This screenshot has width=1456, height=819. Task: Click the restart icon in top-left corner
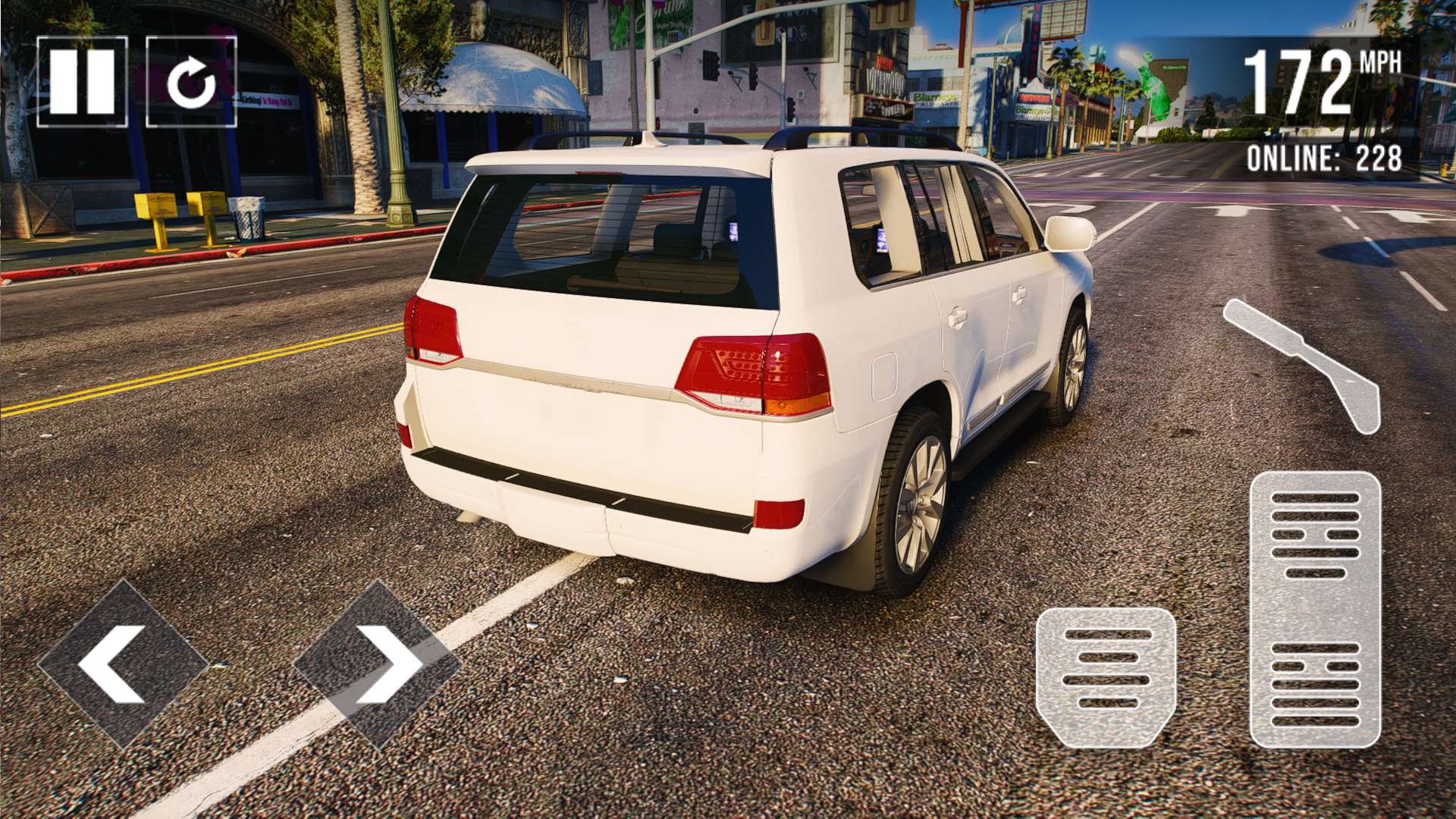[192, 81]
